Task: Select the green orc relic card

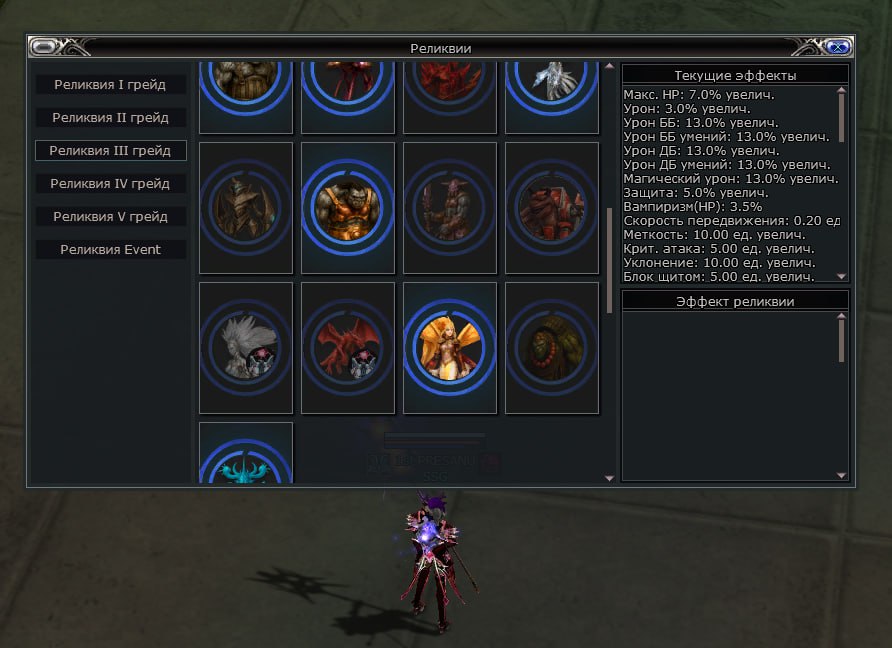Action: (348, 208)
